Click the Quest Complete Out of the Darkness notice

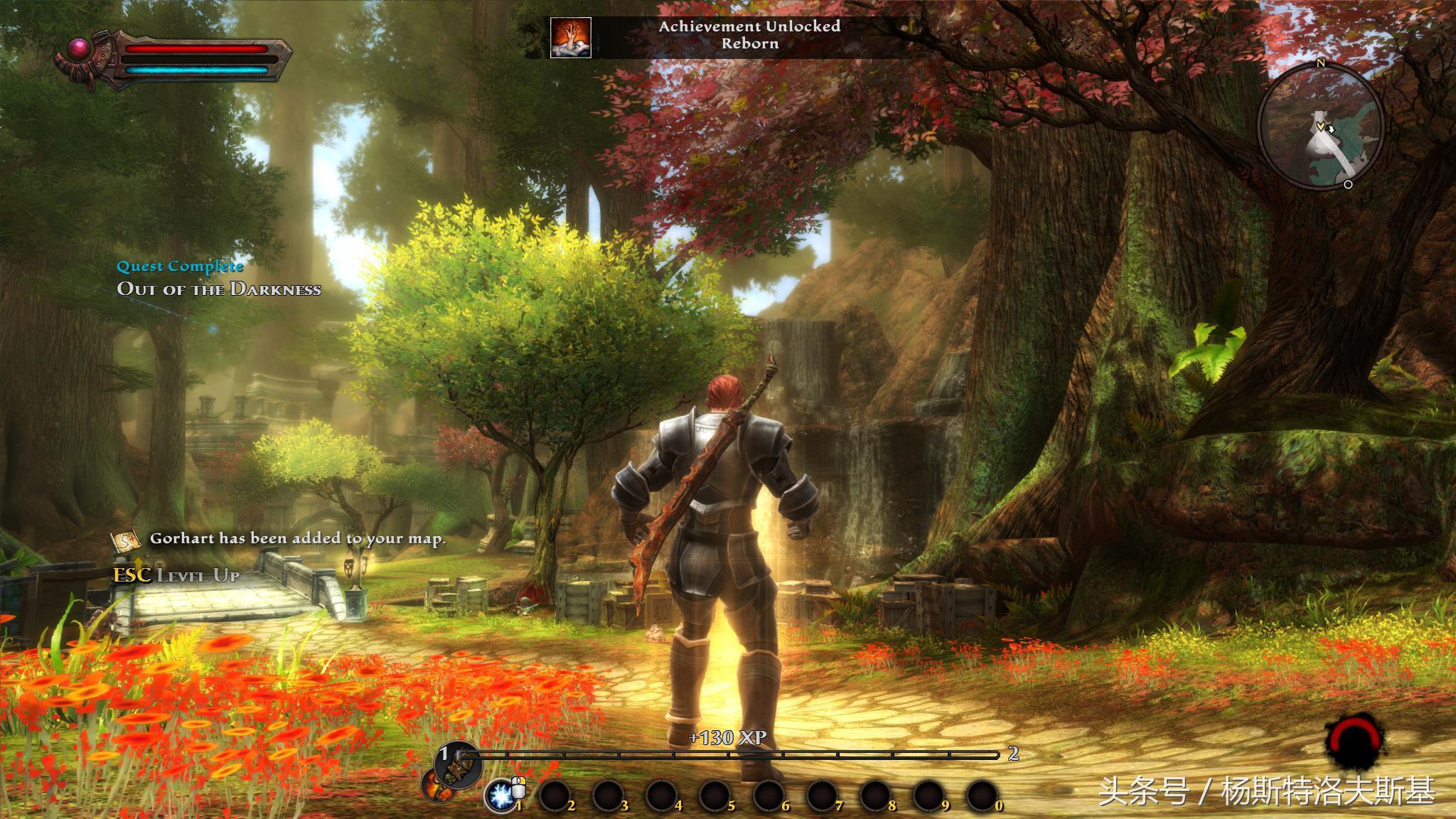point(218,278)
